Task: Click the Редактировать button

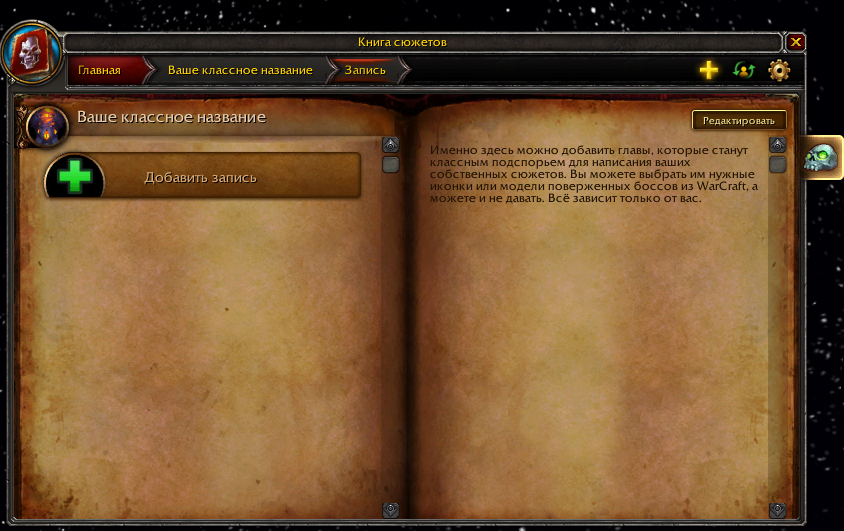Action: 738,120
